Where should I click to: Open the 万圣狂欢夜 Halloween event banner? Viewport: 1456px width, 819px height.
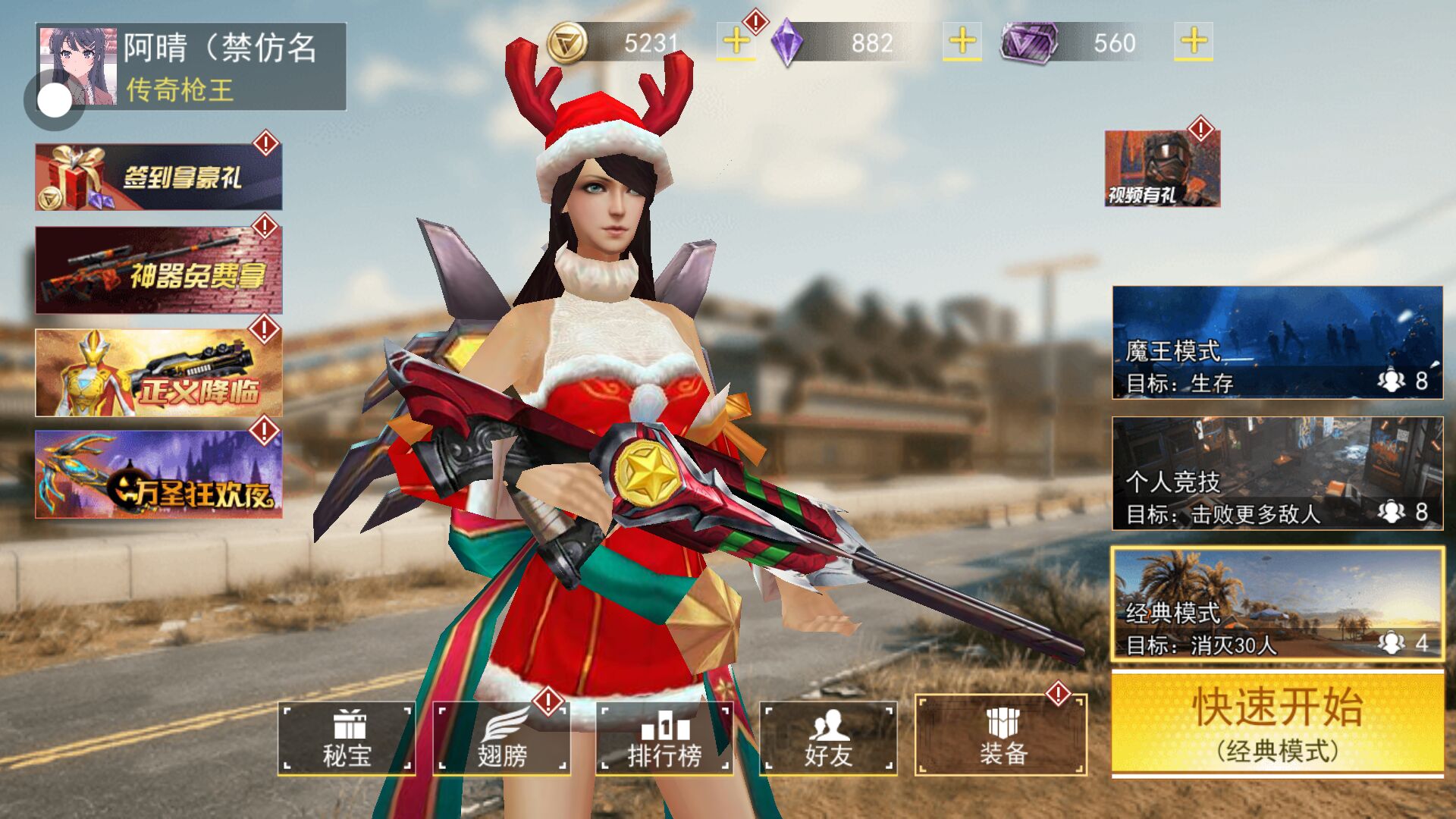[x=158, y=475]
